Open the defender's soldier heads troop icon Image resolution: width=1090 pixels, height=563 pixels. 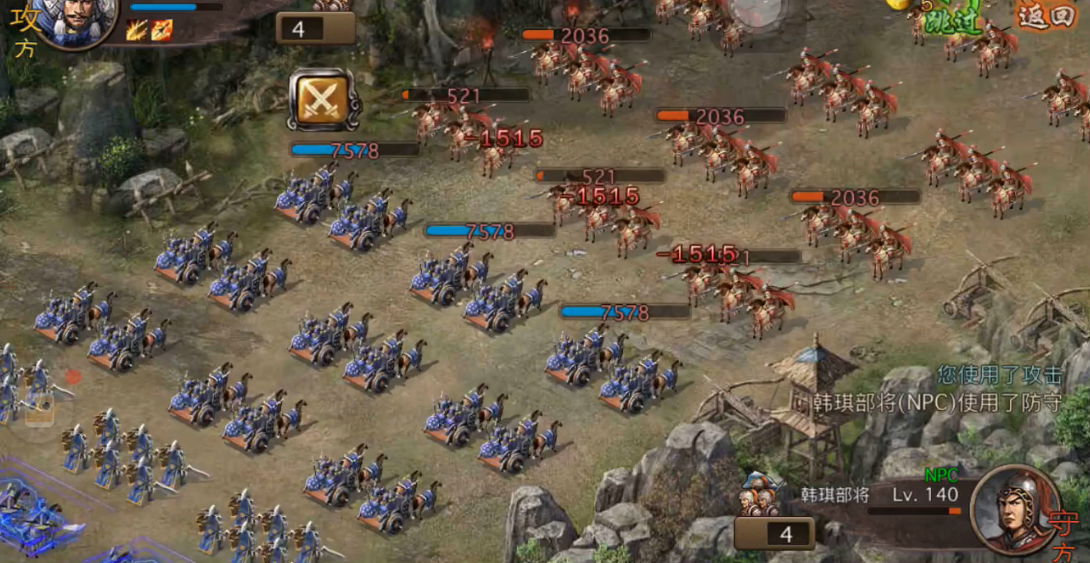click(x=760, y=496)
